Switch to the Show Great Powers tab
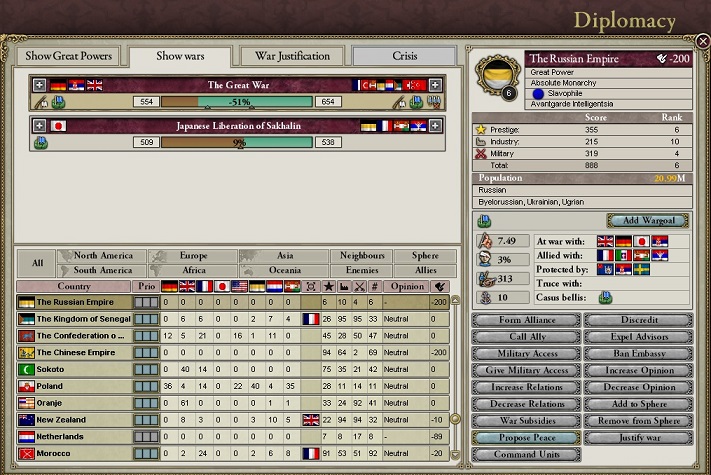 coord(69,56)
